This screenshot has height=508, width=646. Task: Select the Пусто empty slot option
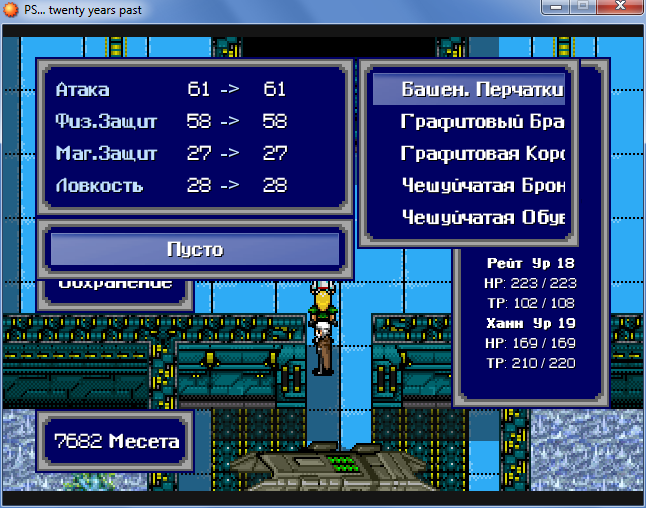[195, 249]
